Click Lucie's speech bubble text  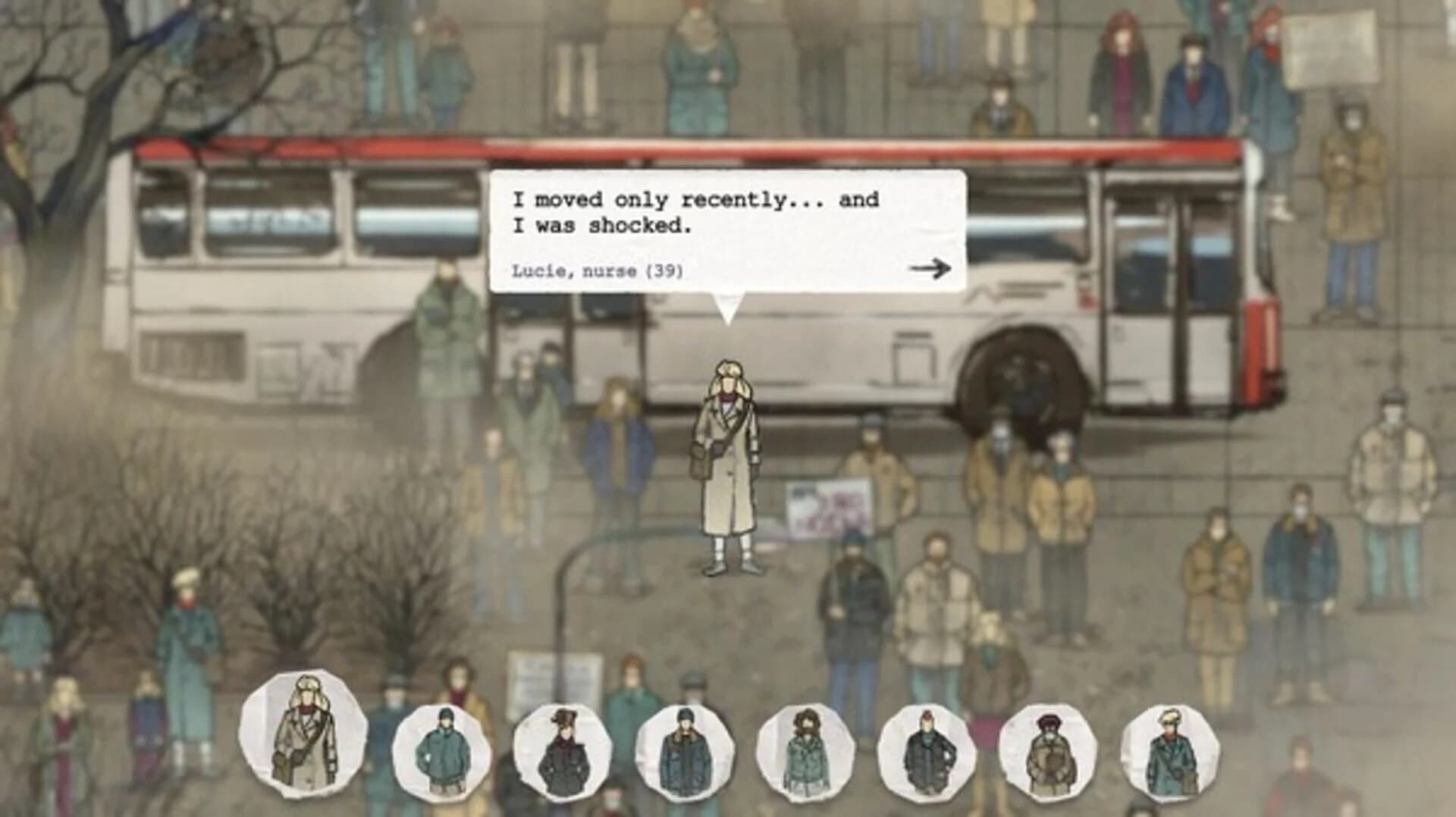click(694, 212)
